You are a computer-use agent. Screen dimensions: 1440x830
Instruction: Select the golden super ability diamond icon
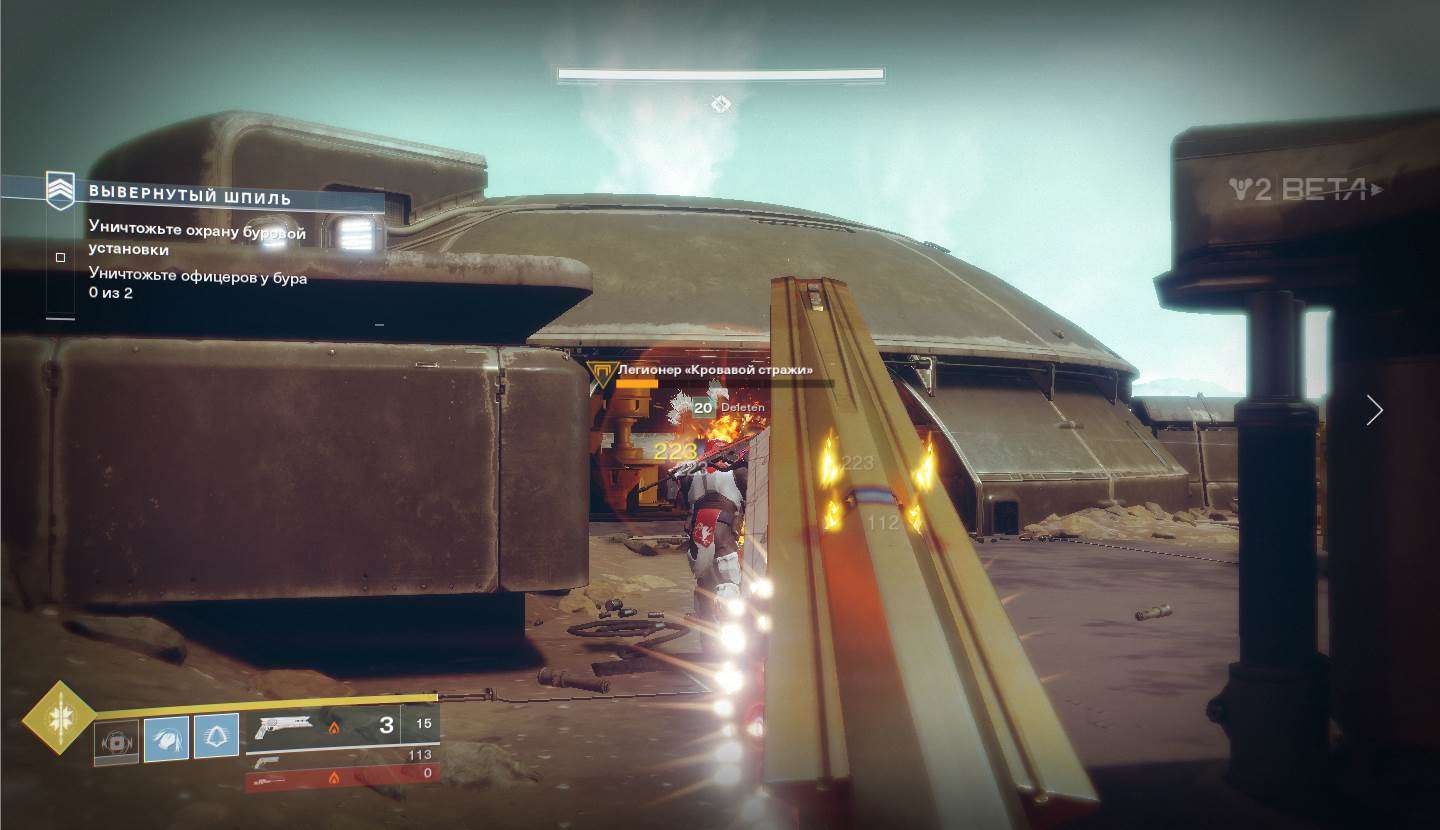pos(58,716)
